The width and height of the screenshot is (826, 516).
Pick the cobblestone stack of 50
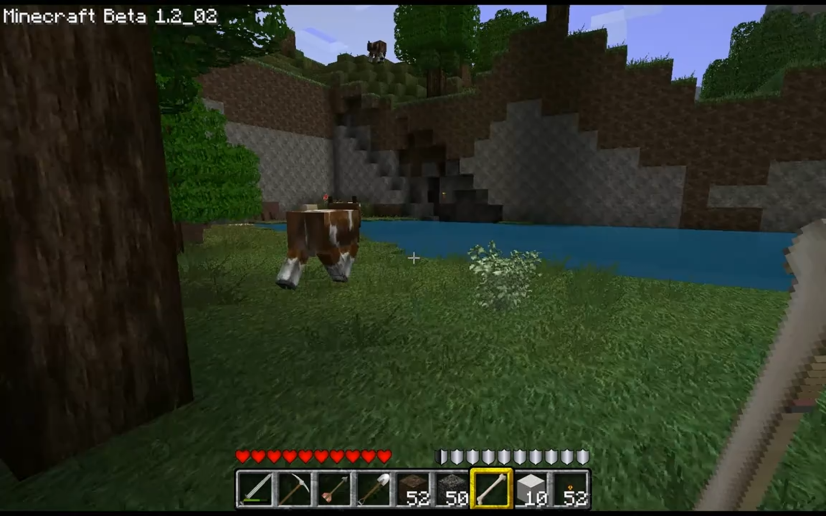tap(452, 490)
